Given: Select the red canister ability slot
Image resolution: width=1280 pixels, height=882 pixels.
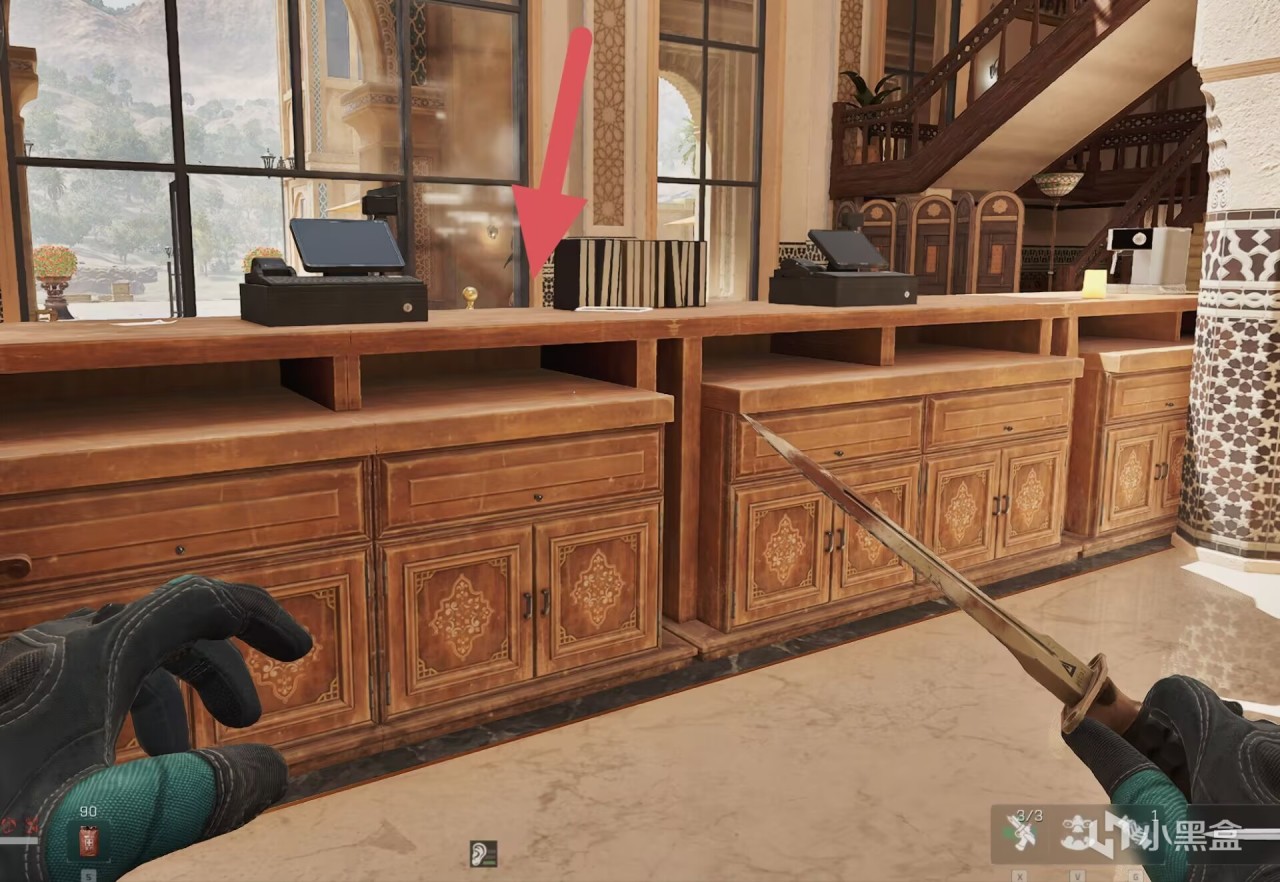Looking at the screenshot, I should tap(89, 842).
